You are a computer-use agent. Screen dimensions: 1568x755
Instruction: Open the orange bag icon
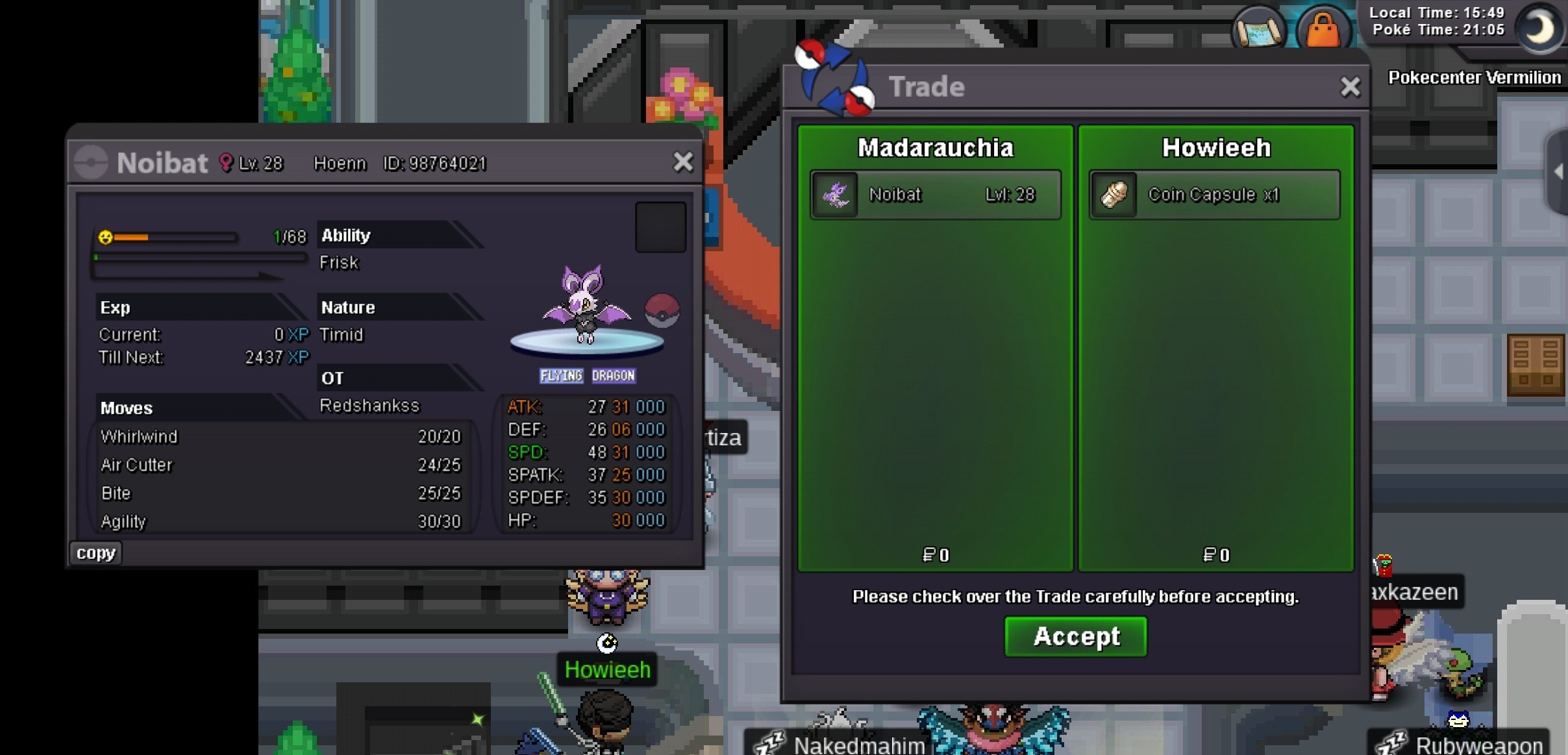(1323, 29)
